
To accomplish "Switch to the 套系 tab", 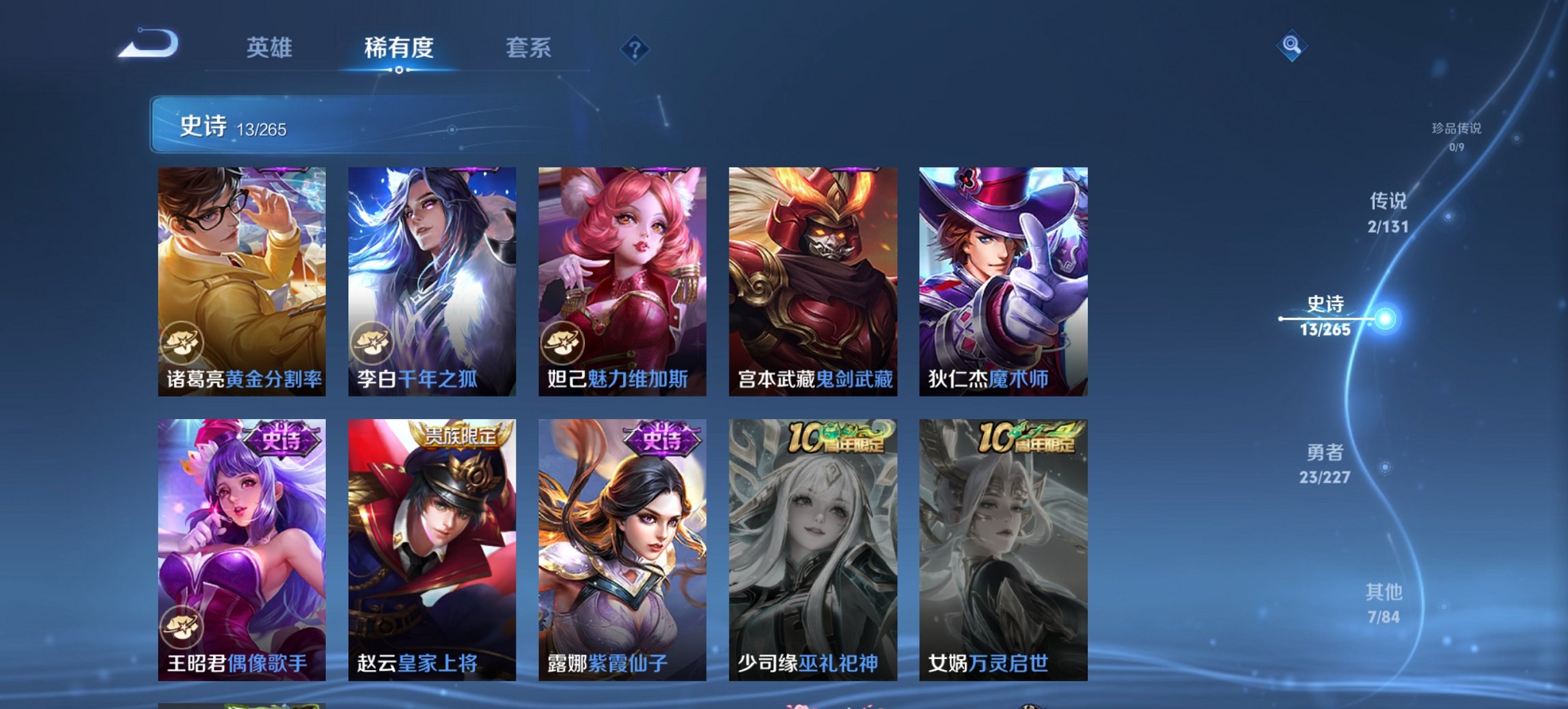I will point(527,48).
